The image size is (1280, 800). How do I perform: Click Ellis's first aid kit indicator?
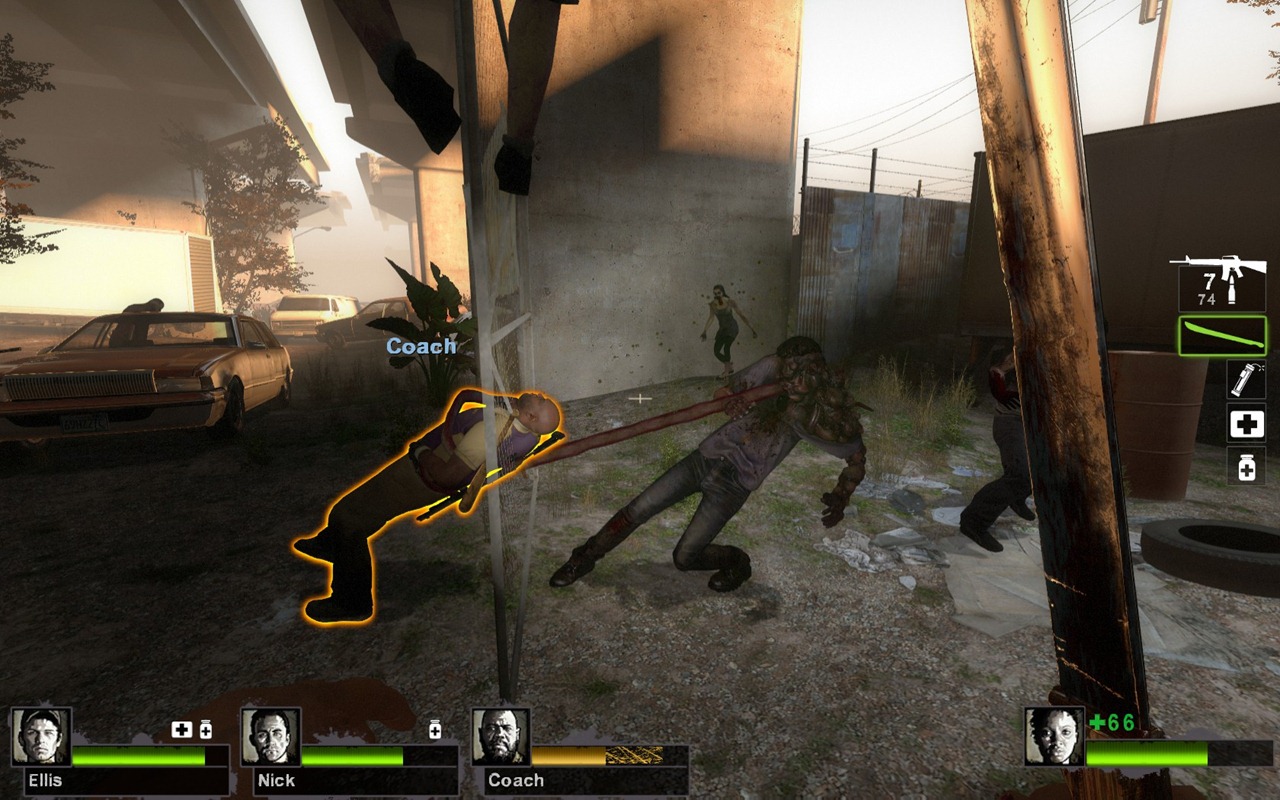point(181,730)
